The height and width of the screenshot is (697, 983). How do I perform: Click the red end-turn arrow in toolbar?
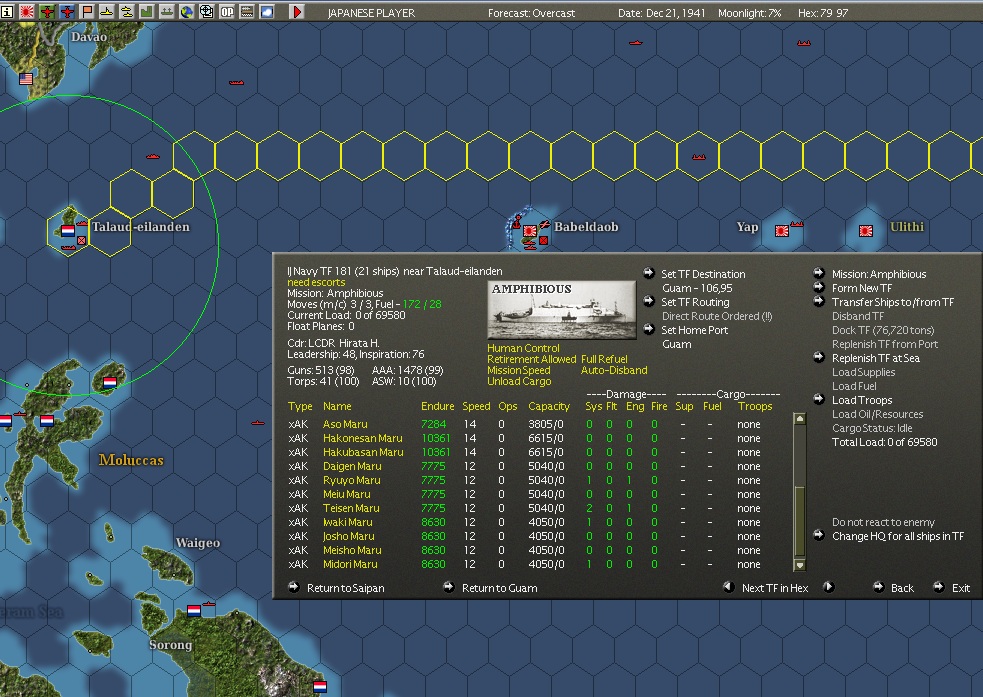tap(297, 12)
